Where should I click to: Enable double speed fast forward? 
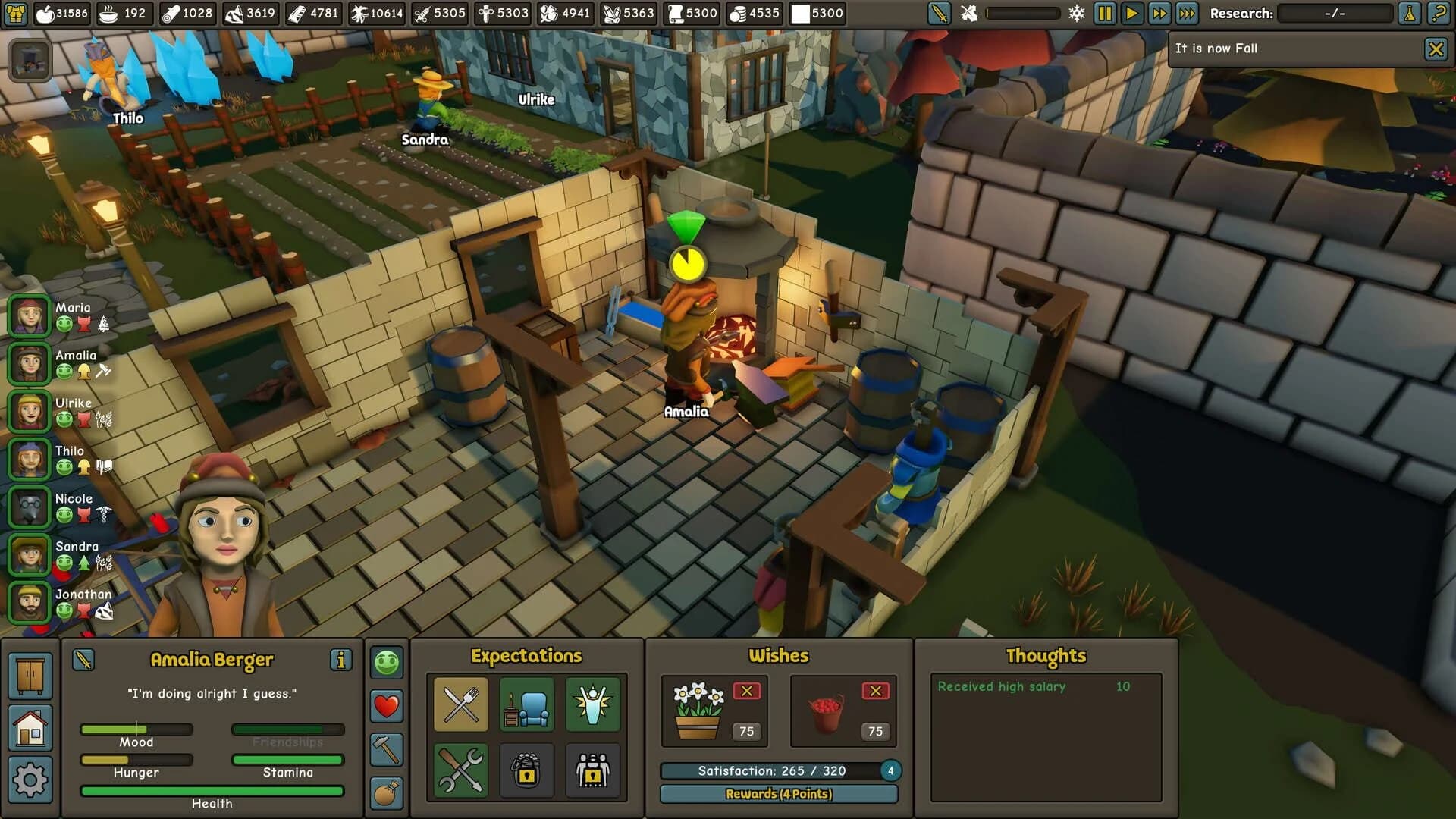tap(1159, 13)
